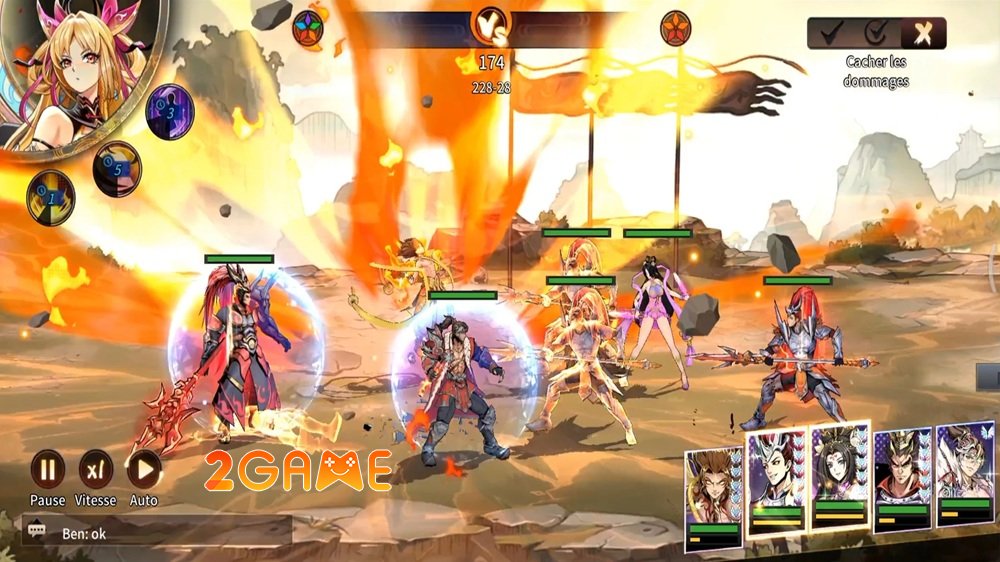Activate the purple silhouette skill with cooldown 3

[x=170, y=111]
